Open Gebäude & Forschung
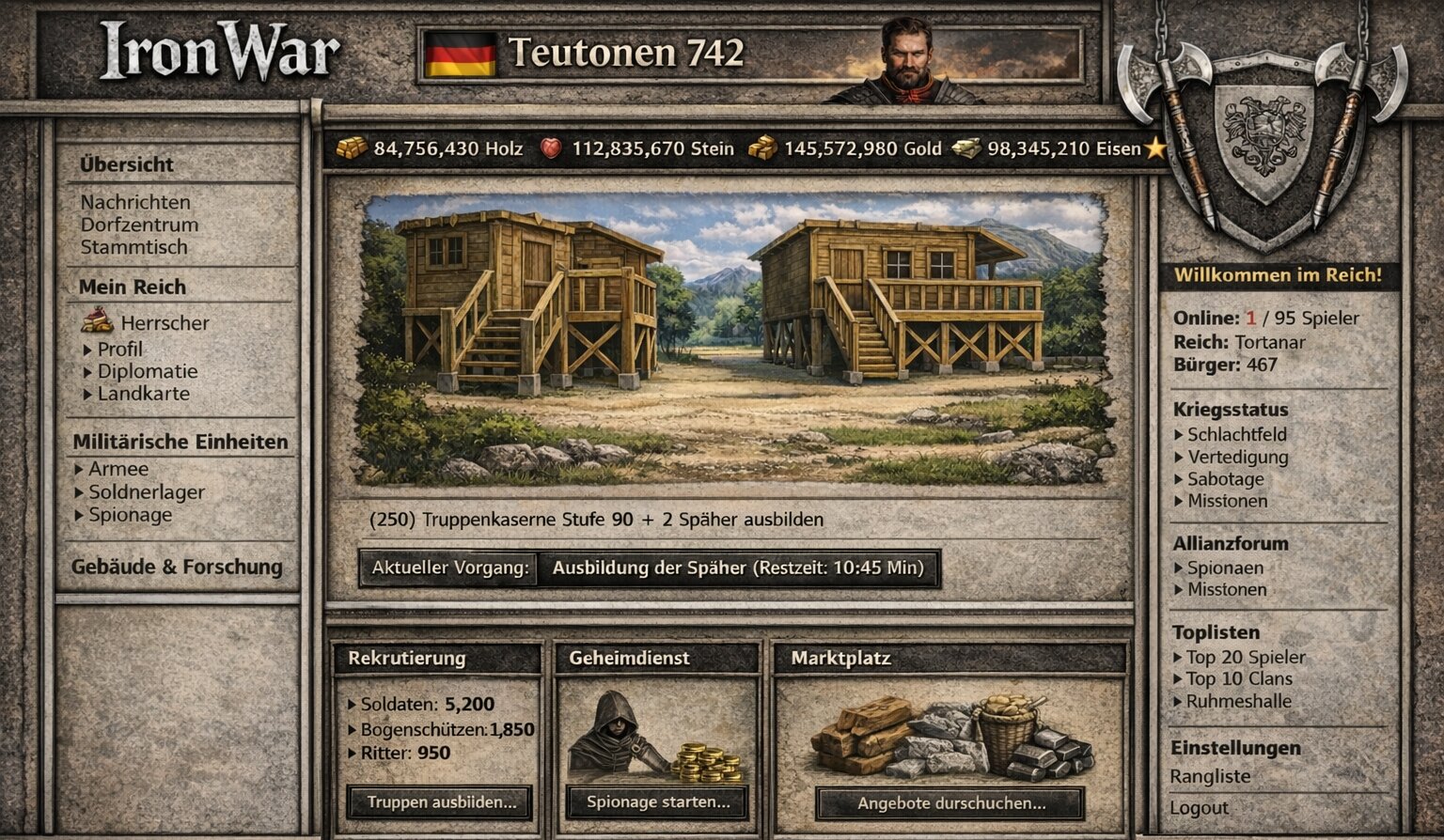This screenshot has height=840, width=1444. point(177,567)
